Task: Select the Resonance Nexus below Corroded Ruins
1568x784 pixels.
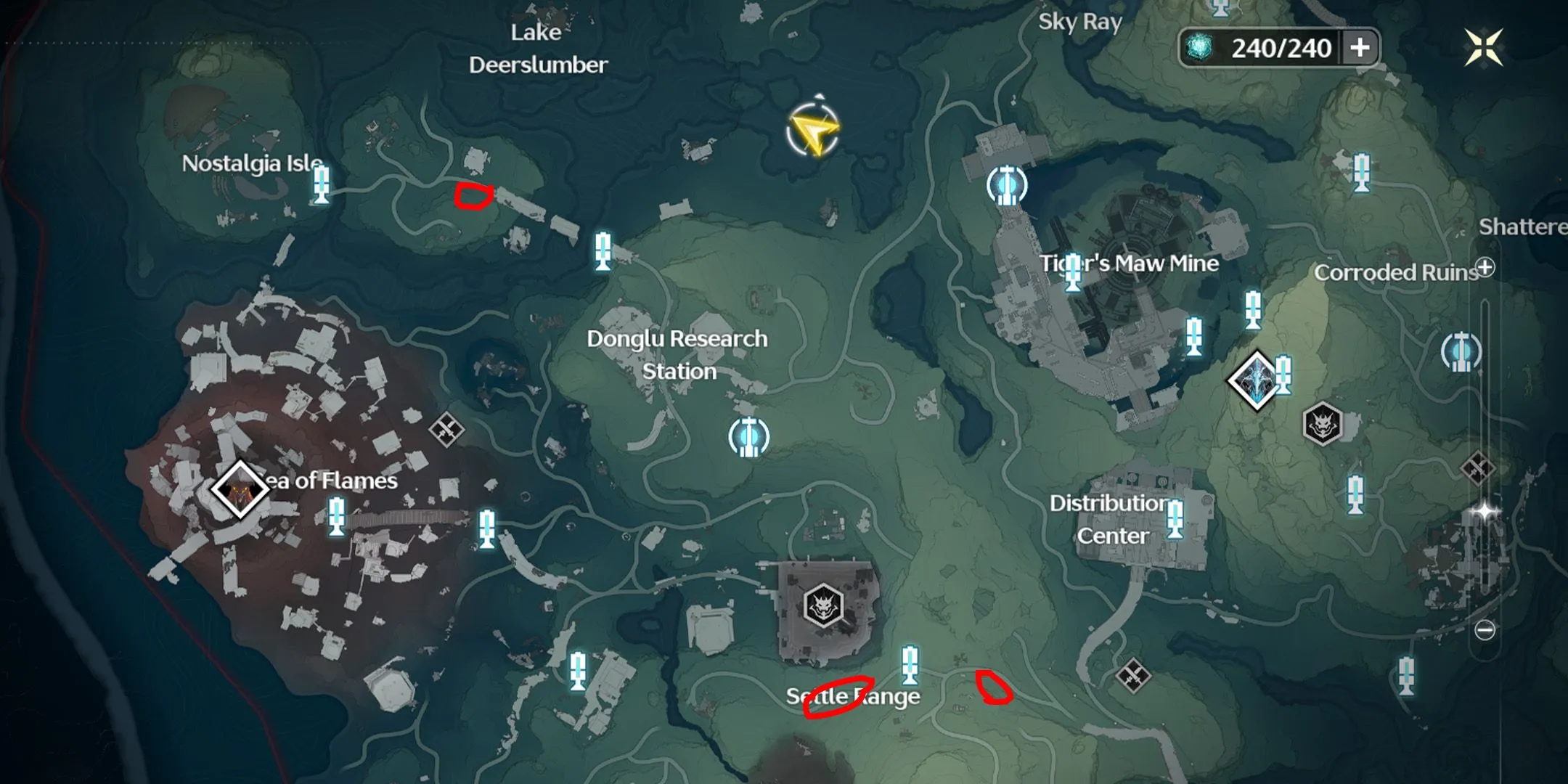Action: tap(1461, 351)
